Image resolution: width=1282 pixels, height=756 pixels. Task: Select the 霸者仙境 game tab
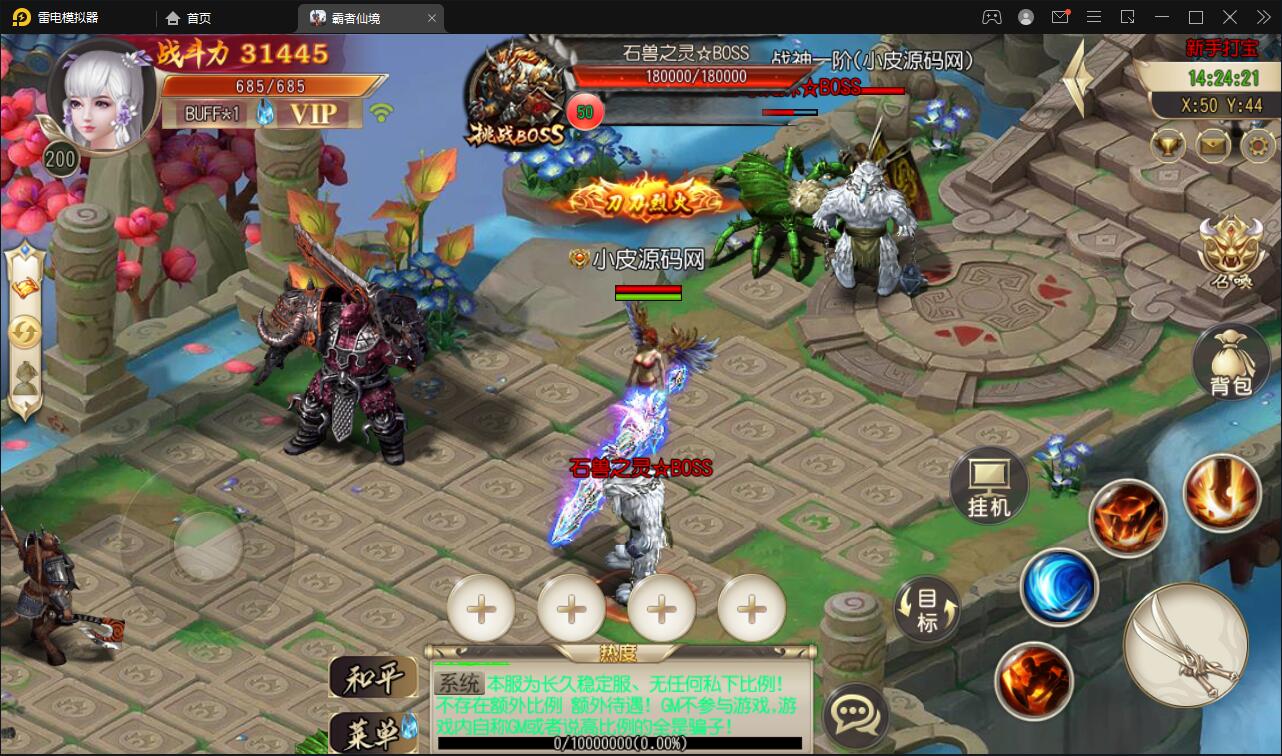click(x=370, y=17)
